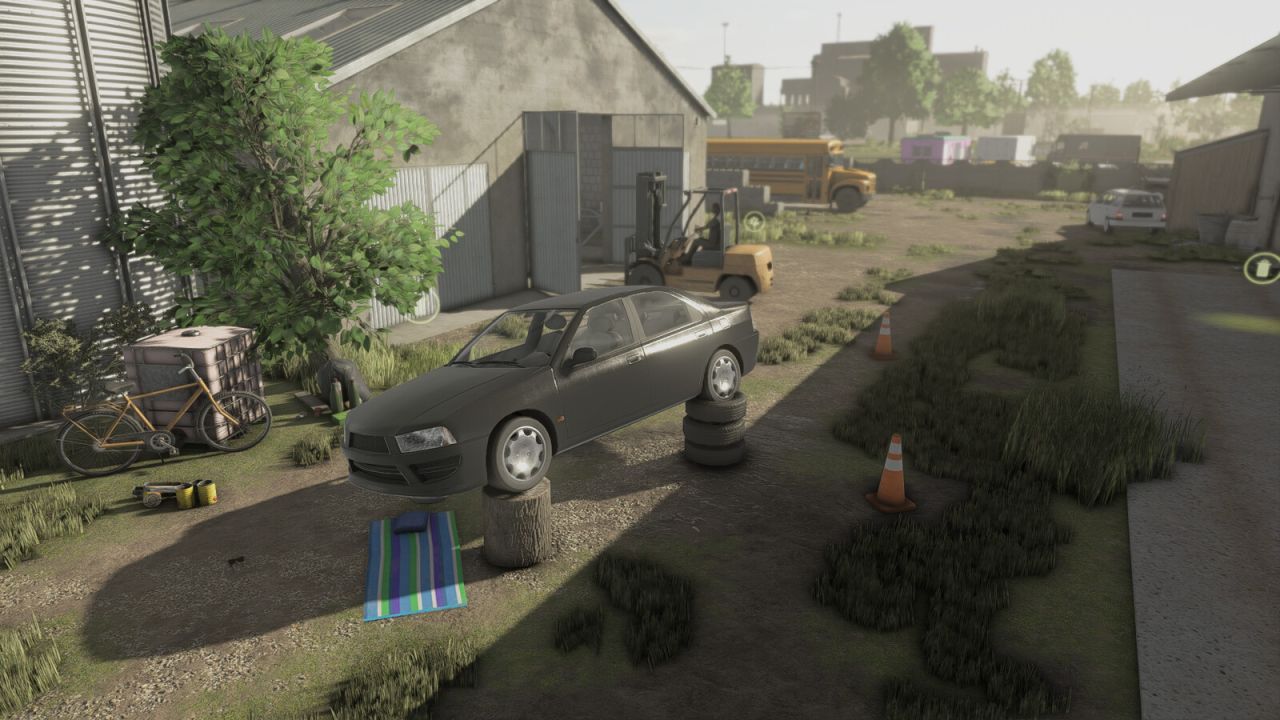Select the circular marker beside the forklift
The image size is (1280, 720).
coord(754,222)
